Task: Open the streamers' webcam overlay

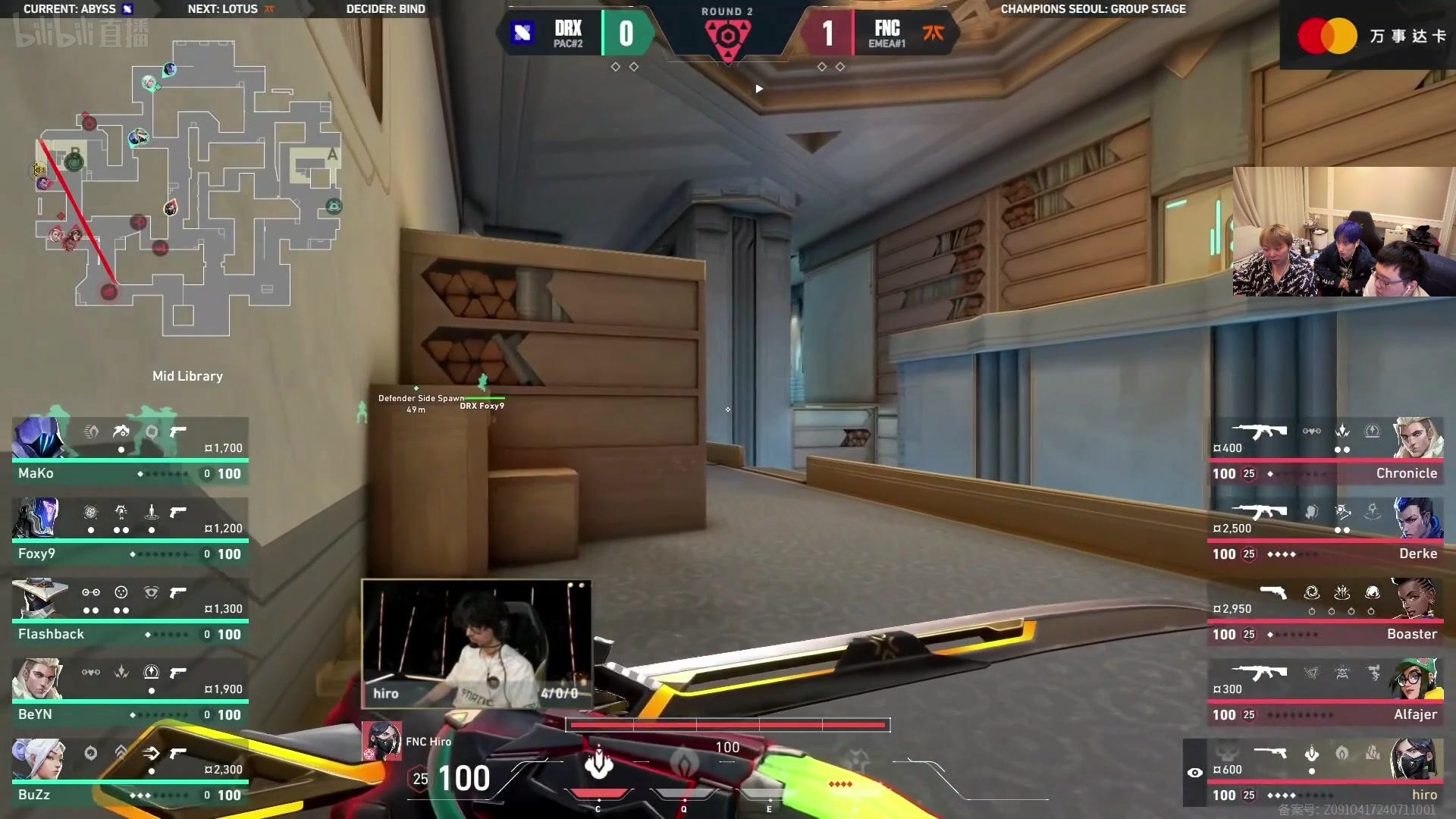Action: pyautogui.click(x=1343, y=231)
